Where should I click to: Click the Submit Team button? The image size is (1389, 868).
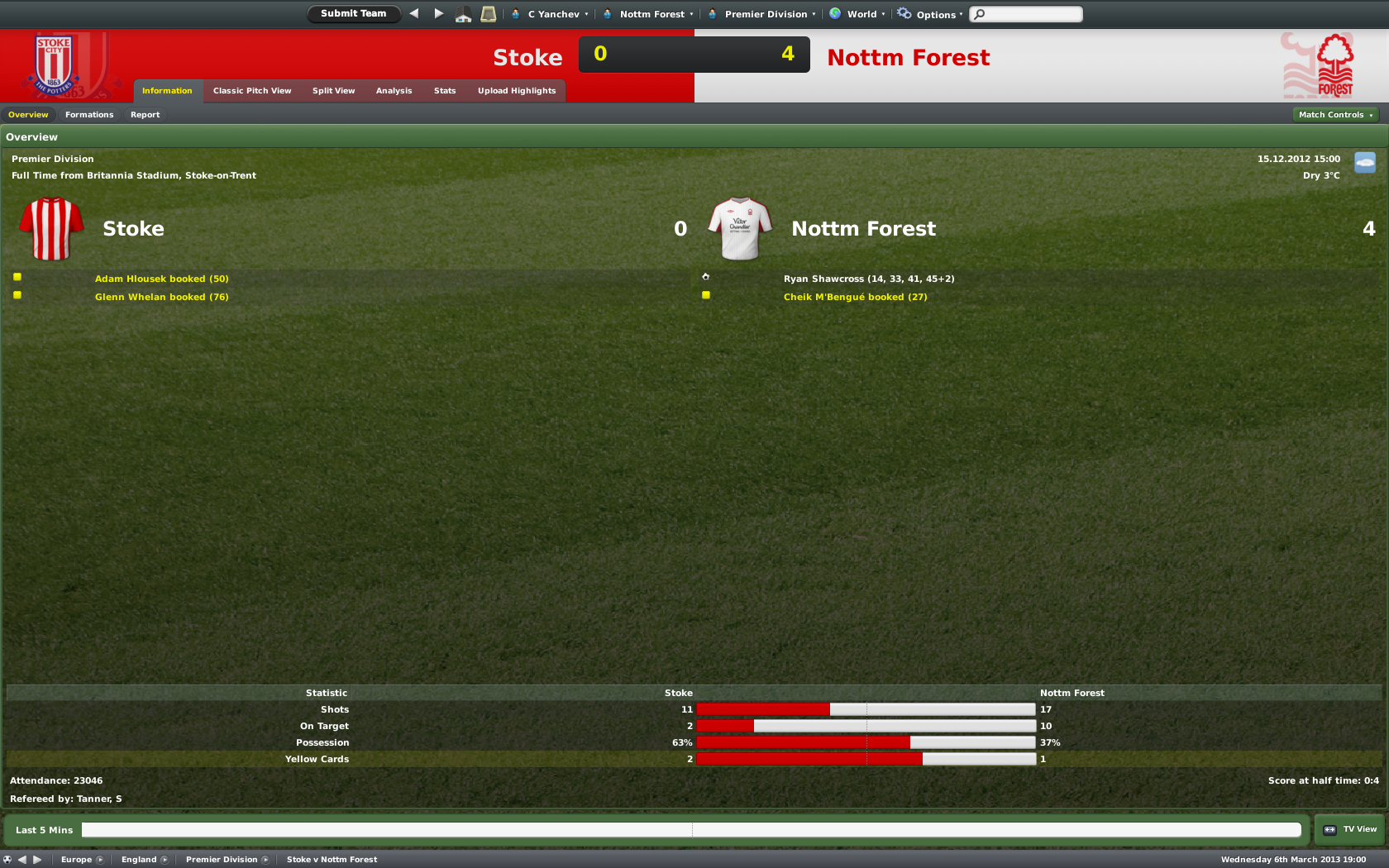point(353,13)
